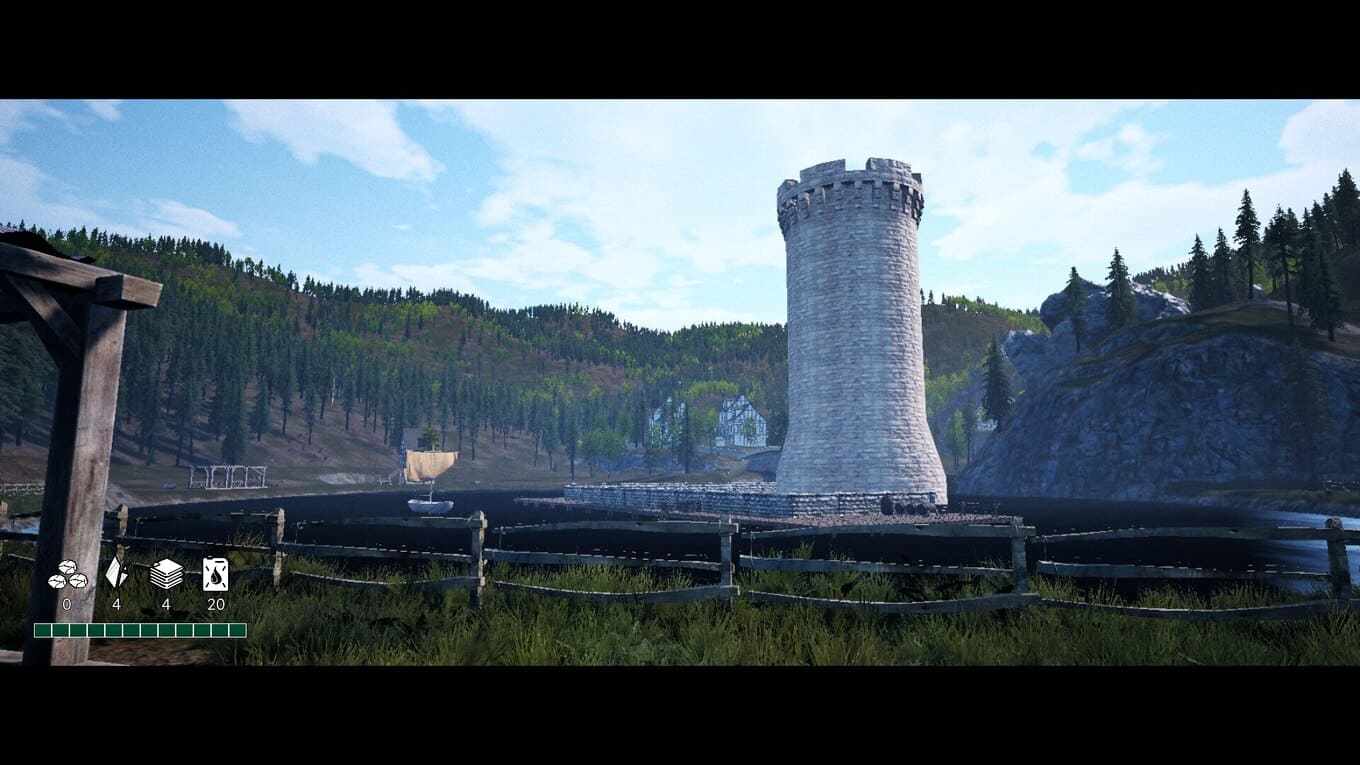Image resolution: width=1360 pixels, height=765 pixels.
Task: Choose the stacked sheets resource icon
Action: (166, 574)
